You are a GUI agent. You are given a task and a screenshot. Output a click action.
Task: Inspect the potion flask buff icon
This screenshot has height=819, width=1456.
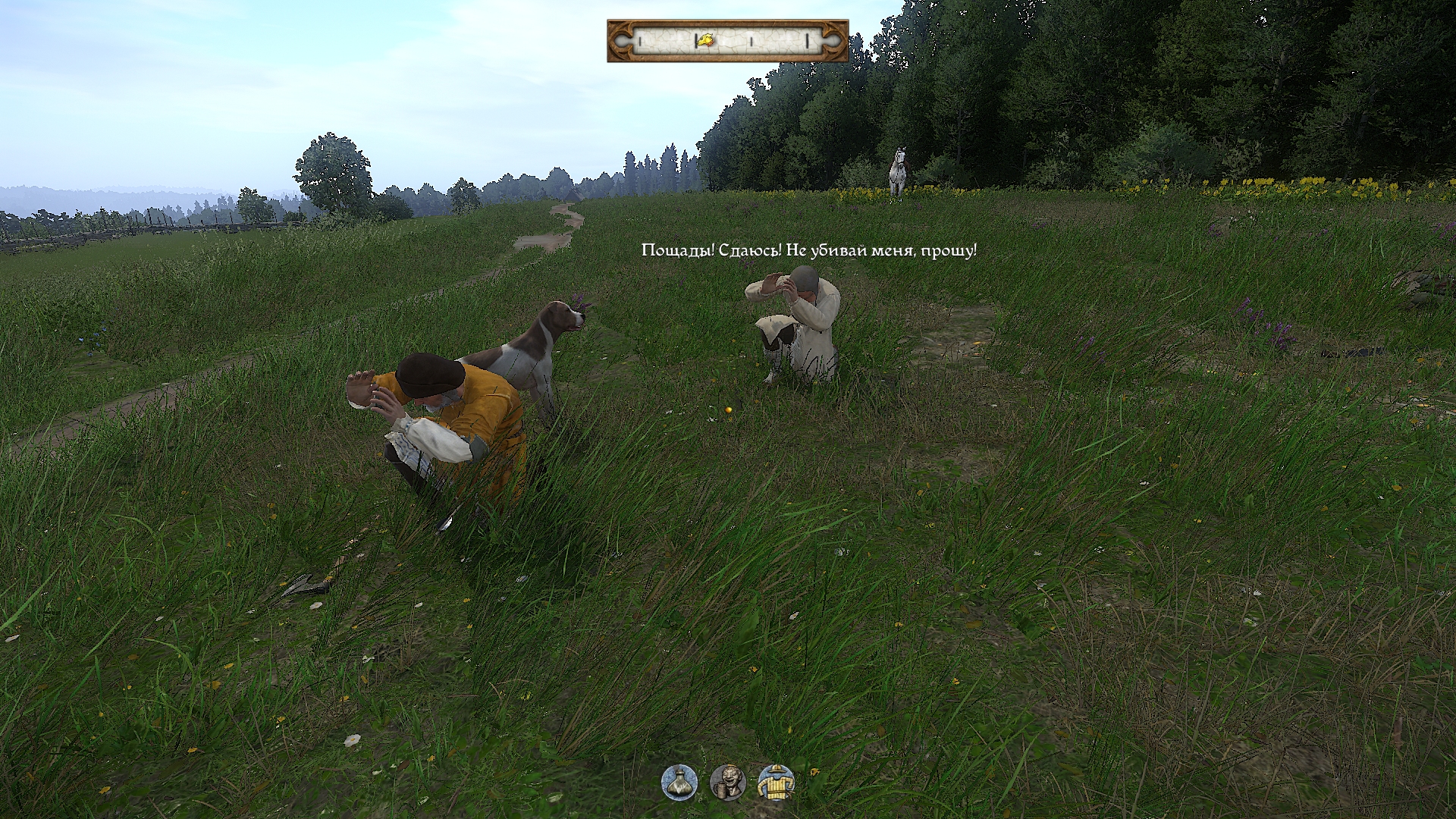(679, 782)
